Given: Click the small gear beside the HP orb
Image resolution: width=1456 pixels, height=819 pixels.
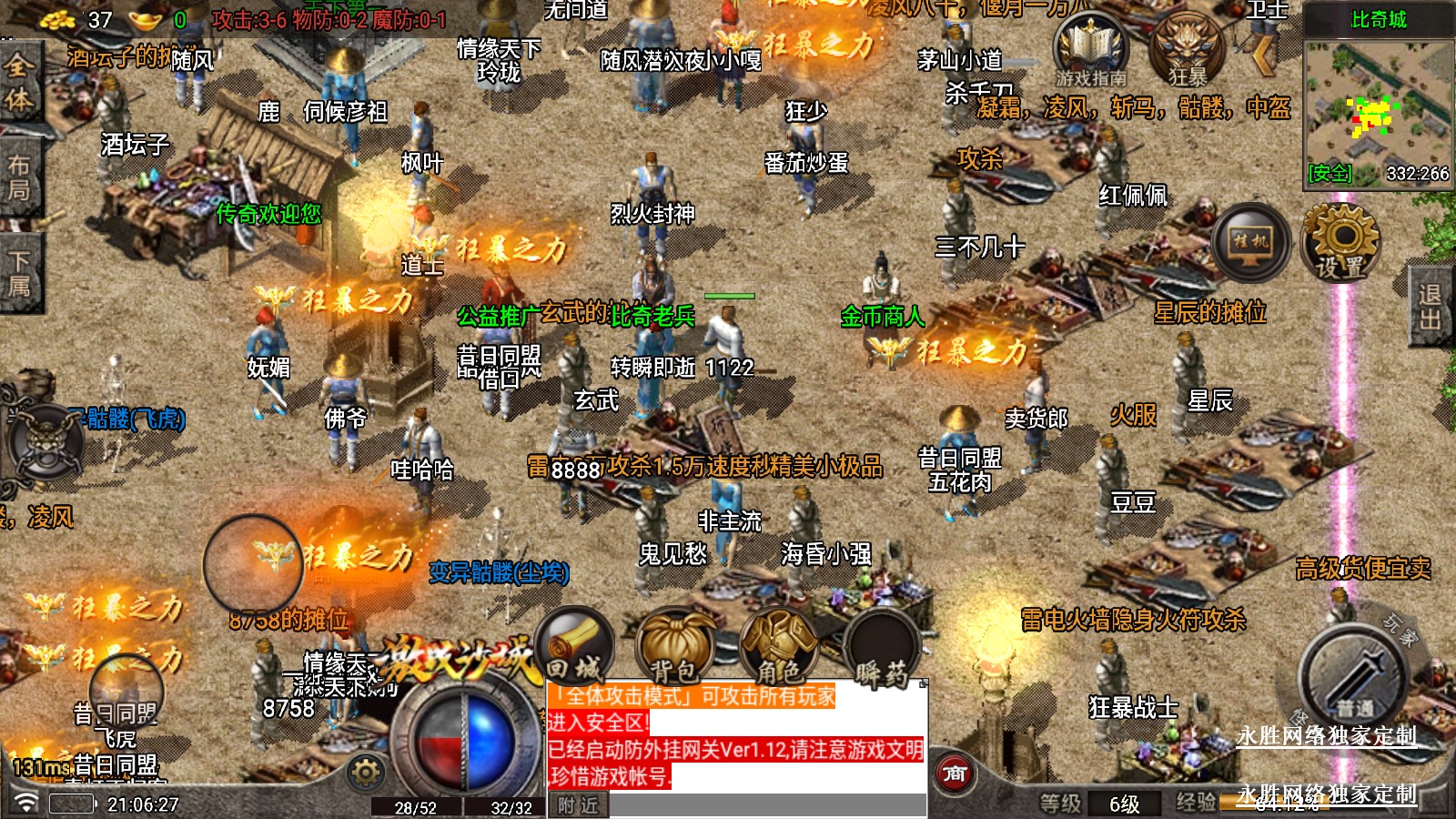Looking at the screenshot, I should [x=366, y=773].
